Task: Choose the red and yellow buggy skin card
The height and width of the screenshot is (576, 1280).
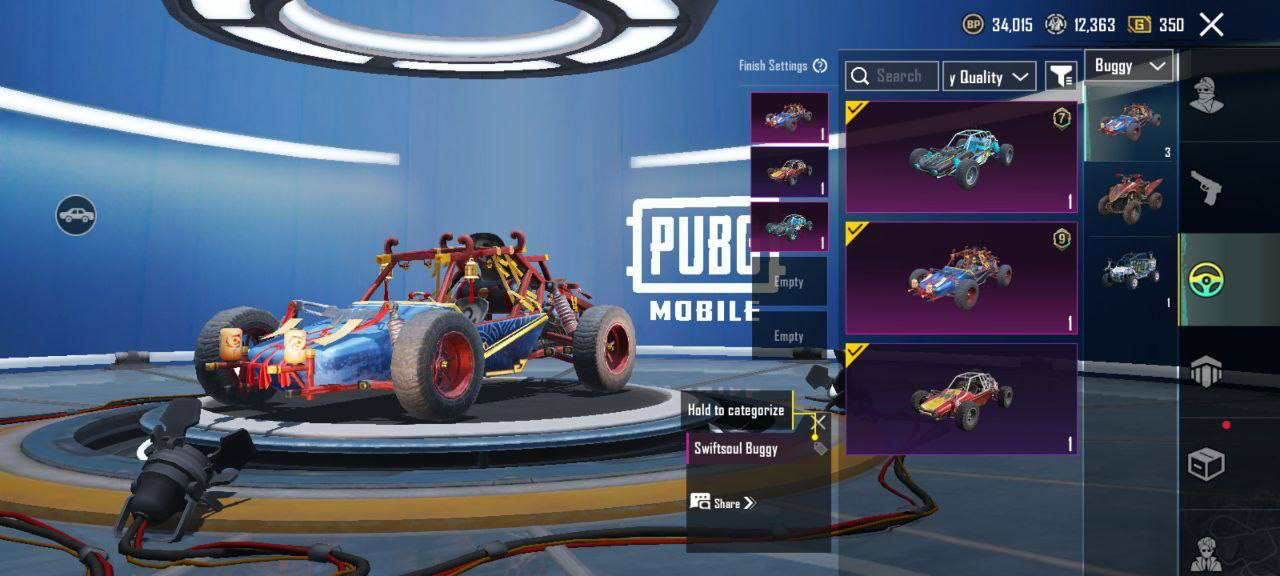Action: click(x=961, y=399)
